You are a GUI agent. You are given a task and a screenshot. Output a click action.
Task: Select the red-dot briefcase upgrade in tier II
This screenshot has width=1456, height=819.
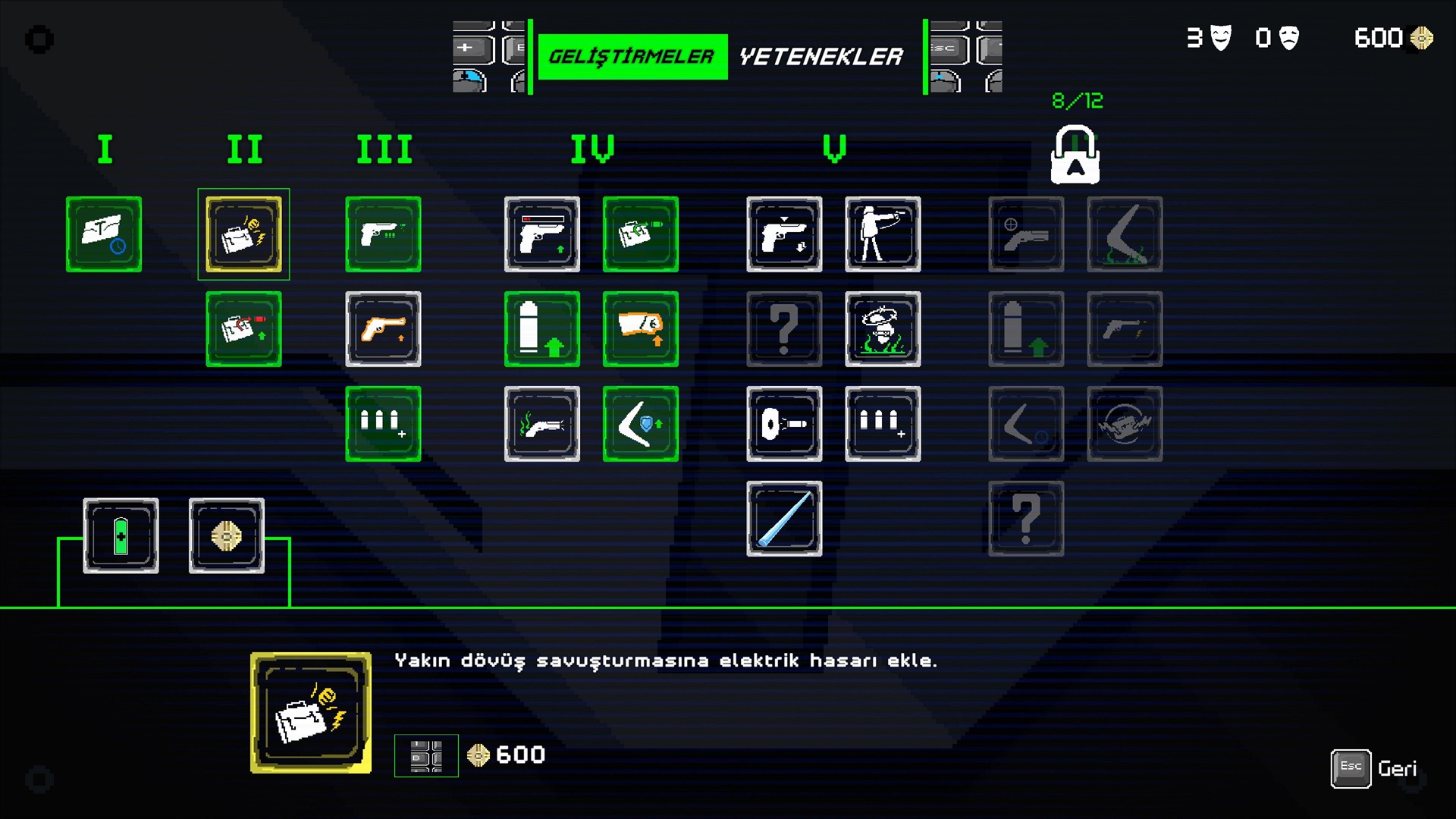[243, 328]
